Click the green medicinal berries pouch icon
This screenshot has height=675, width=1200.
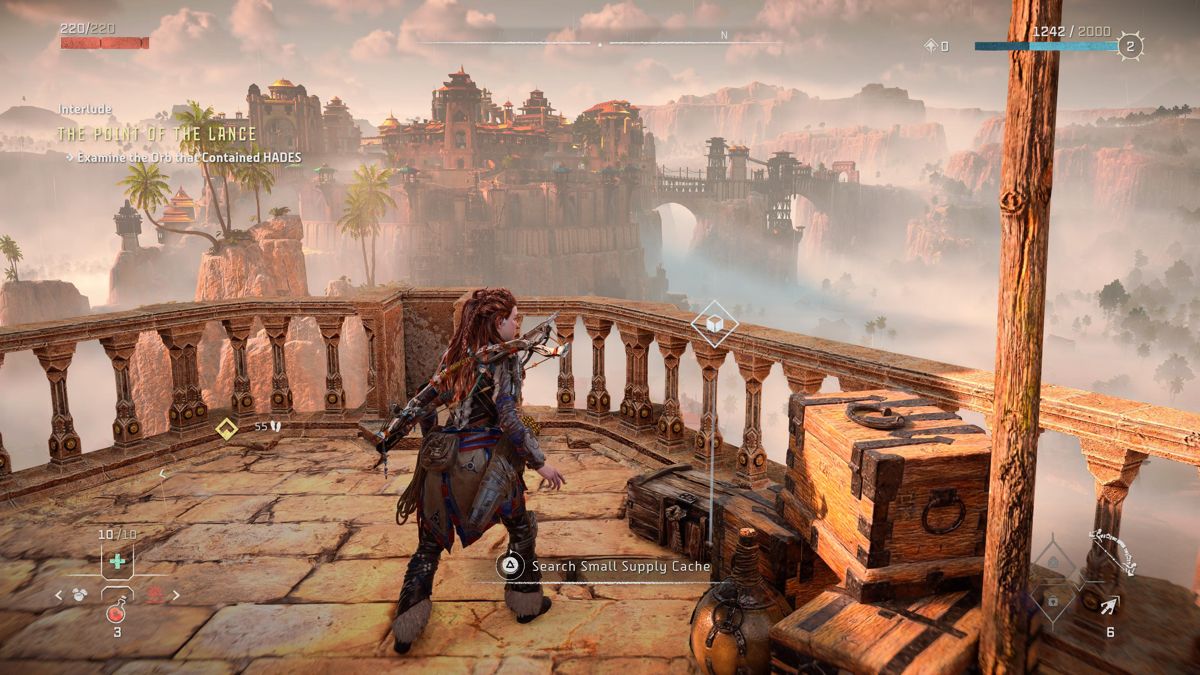point(117,561)
